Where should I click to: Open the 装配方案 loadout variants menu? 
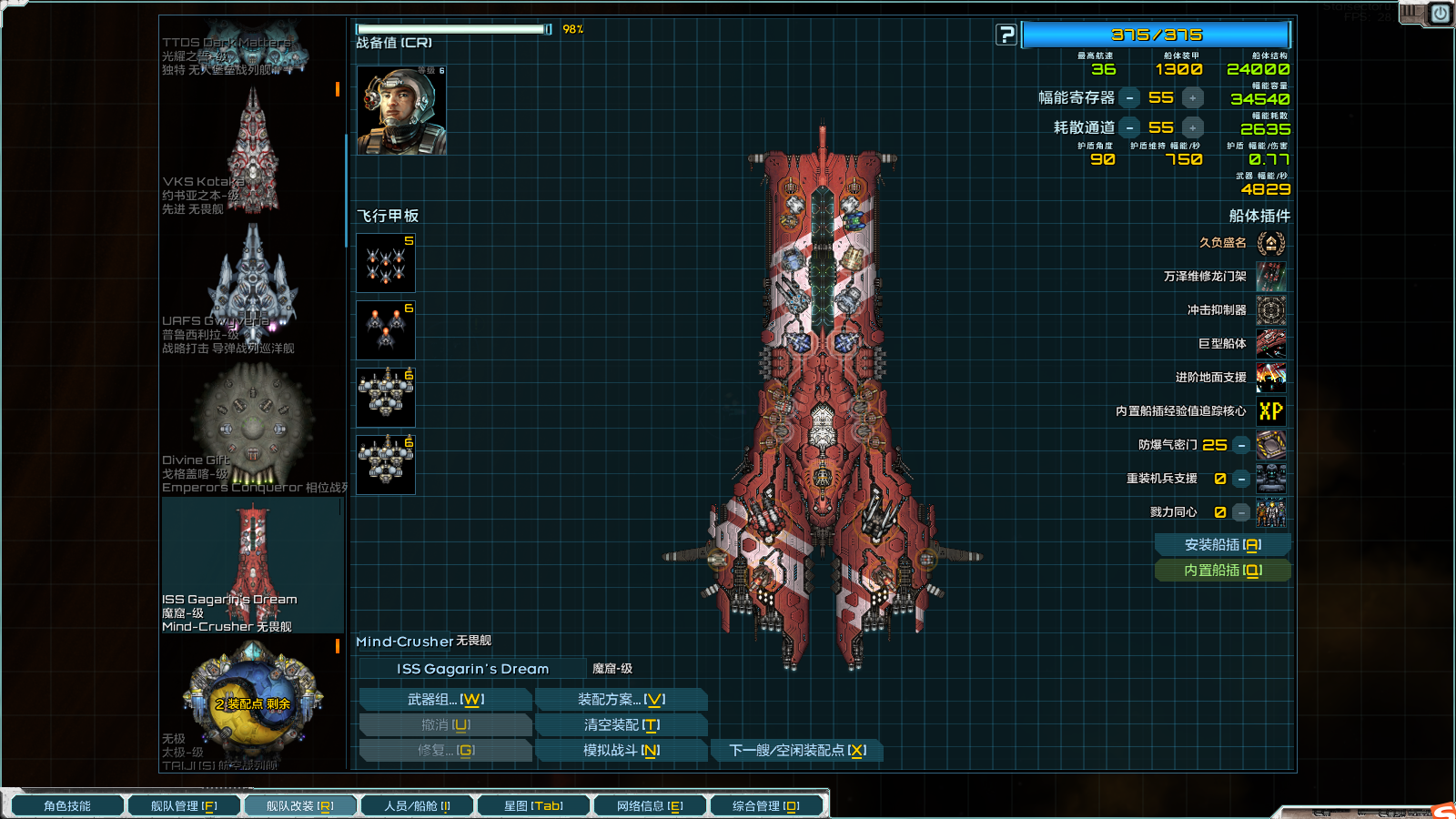point(622,700)
